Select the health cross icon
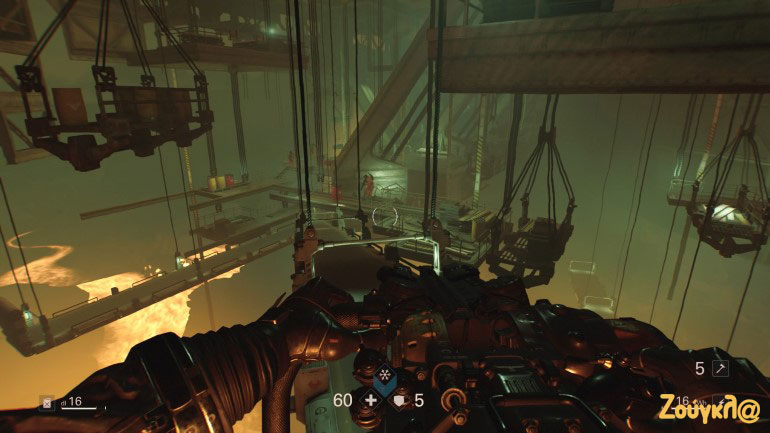The image size is (770, 433). coord(370,401)
